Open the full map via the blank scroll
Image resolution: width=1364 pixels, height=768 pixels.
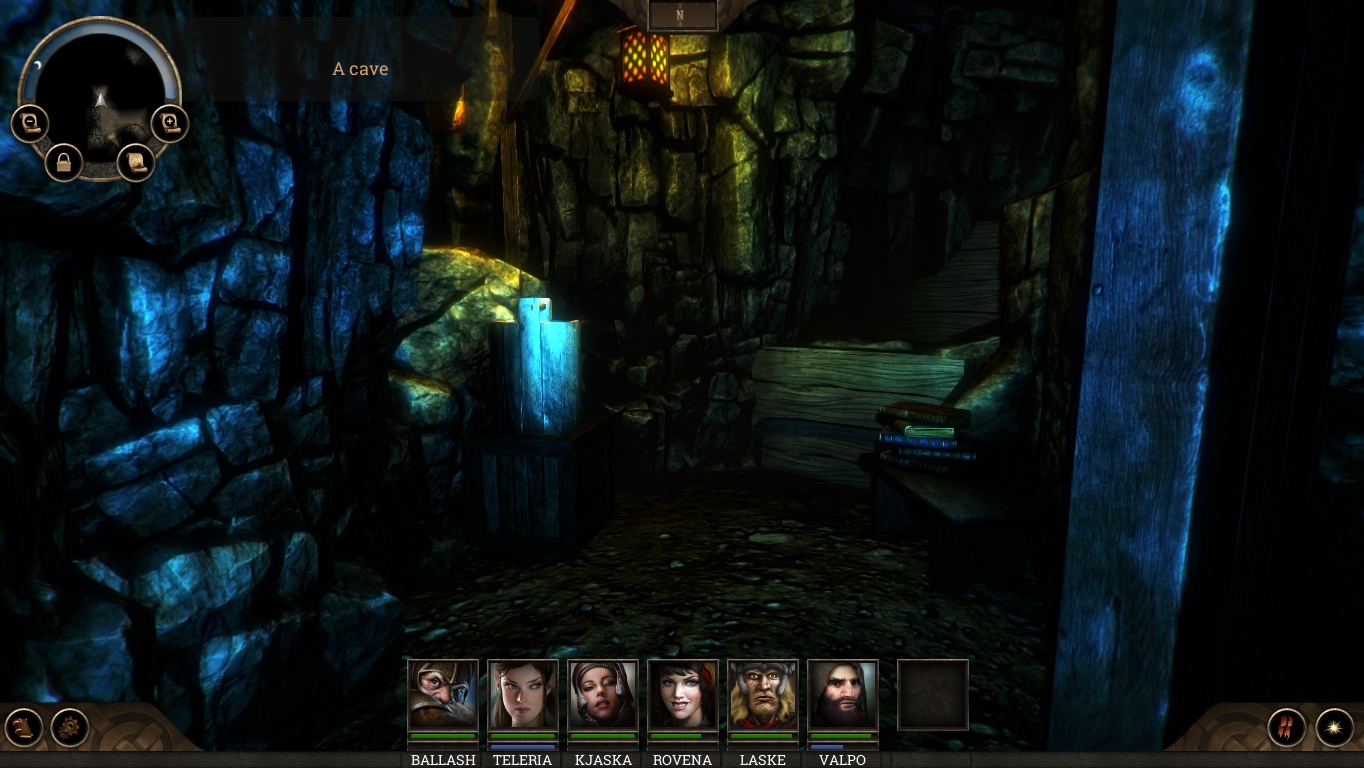click(x=136, y=162)
